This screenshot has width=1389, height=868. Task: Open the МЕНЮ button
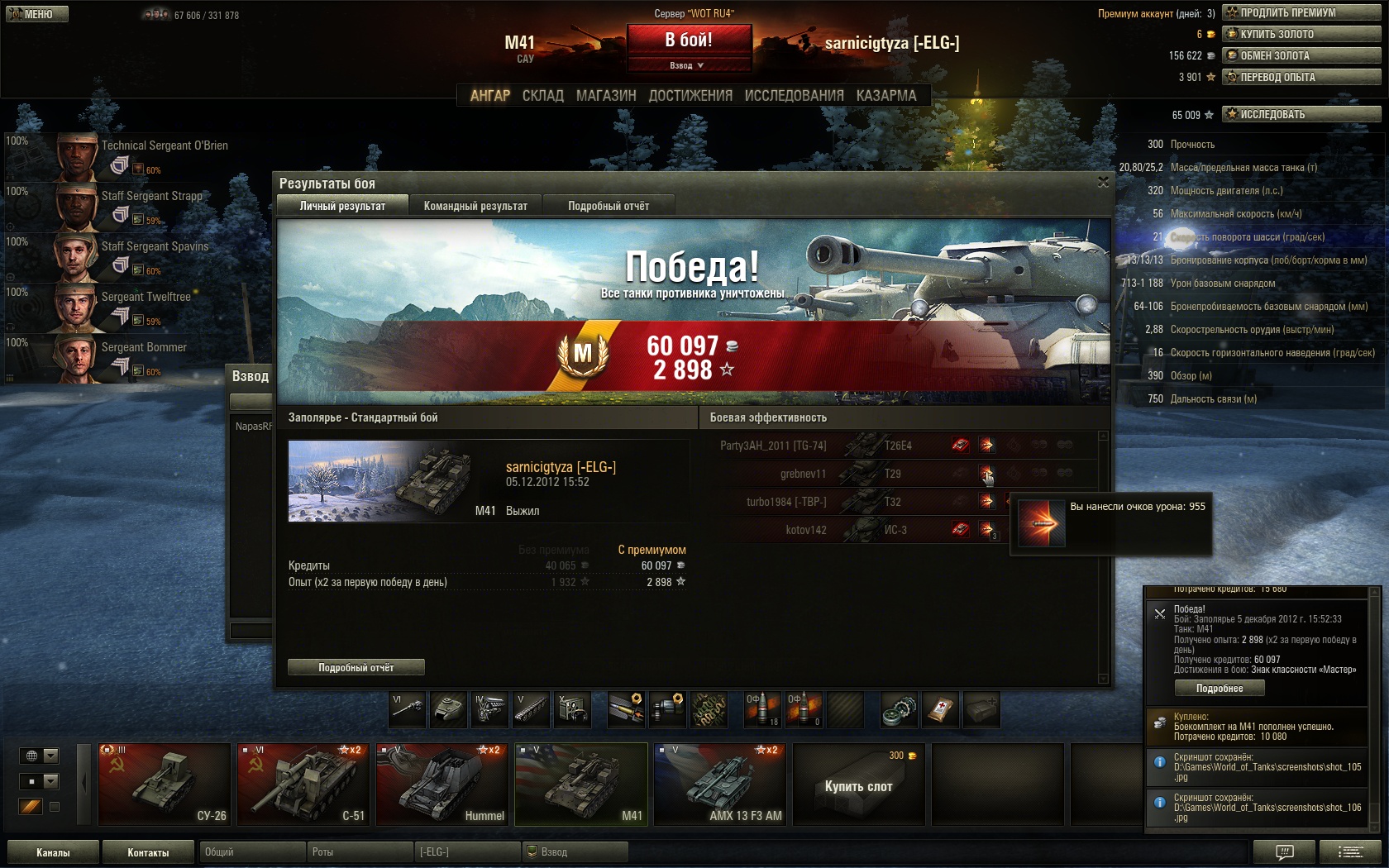click(x=37, y=14)
